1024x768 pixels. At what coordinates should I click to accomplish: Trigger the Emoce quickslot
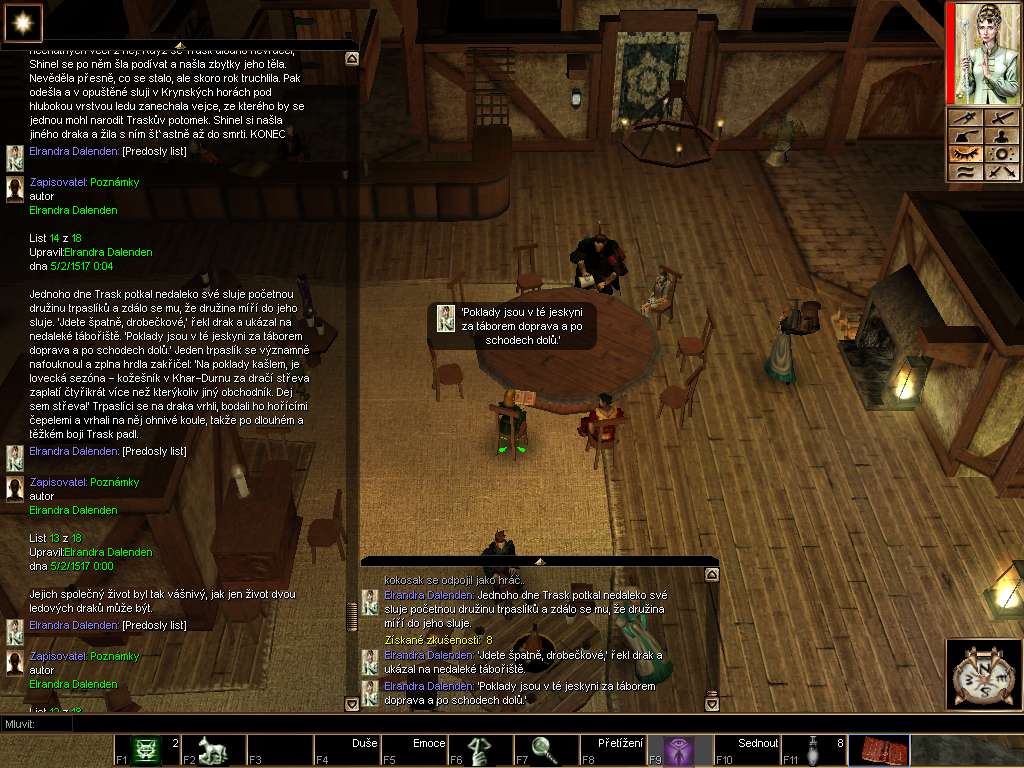click(x=414, y=750)
